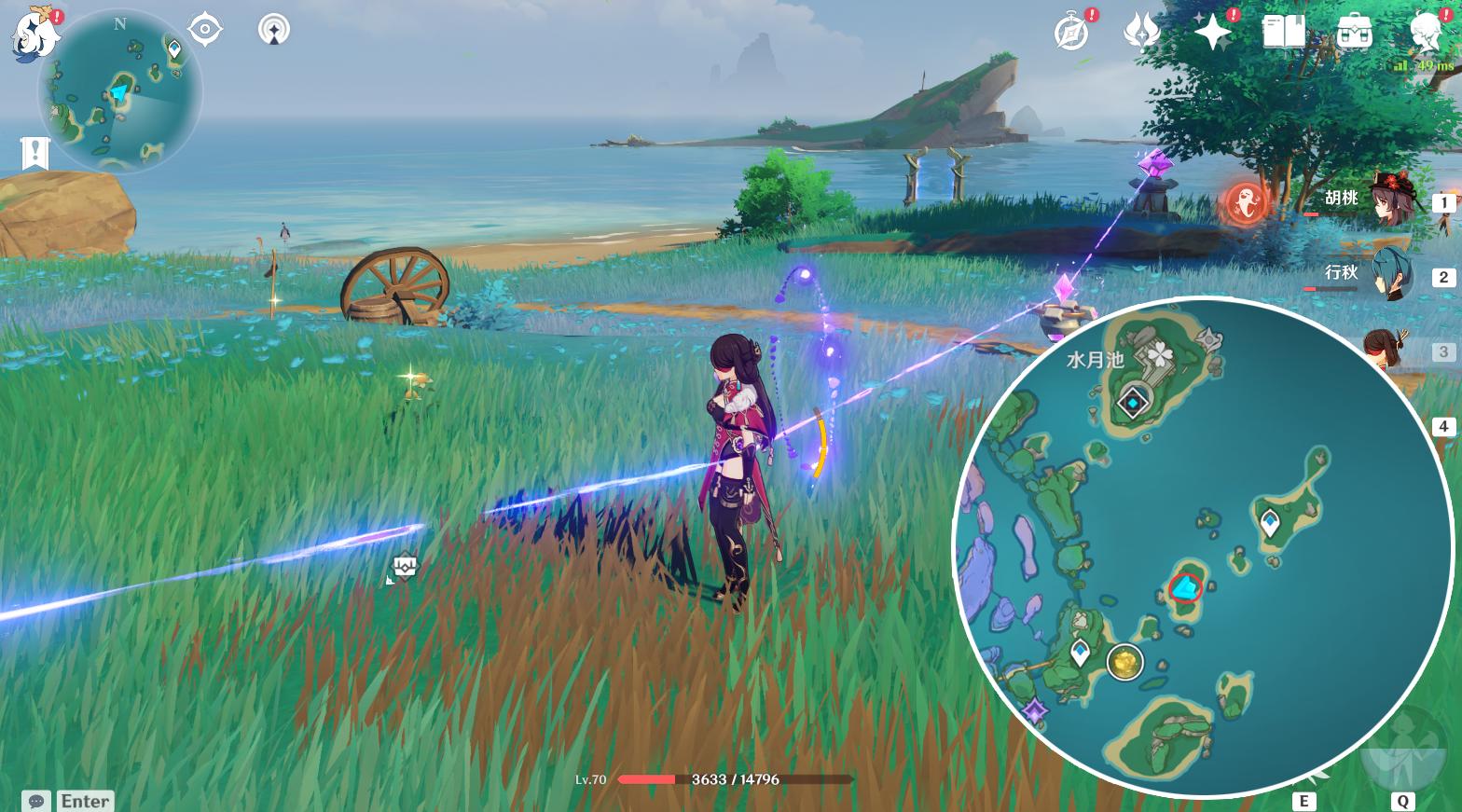Image resolution: width=1462 pixels, height=812 pixels.
Task: Open the small minimap beside Paimon
Action: pyautogui.click(x=119, y=91)
